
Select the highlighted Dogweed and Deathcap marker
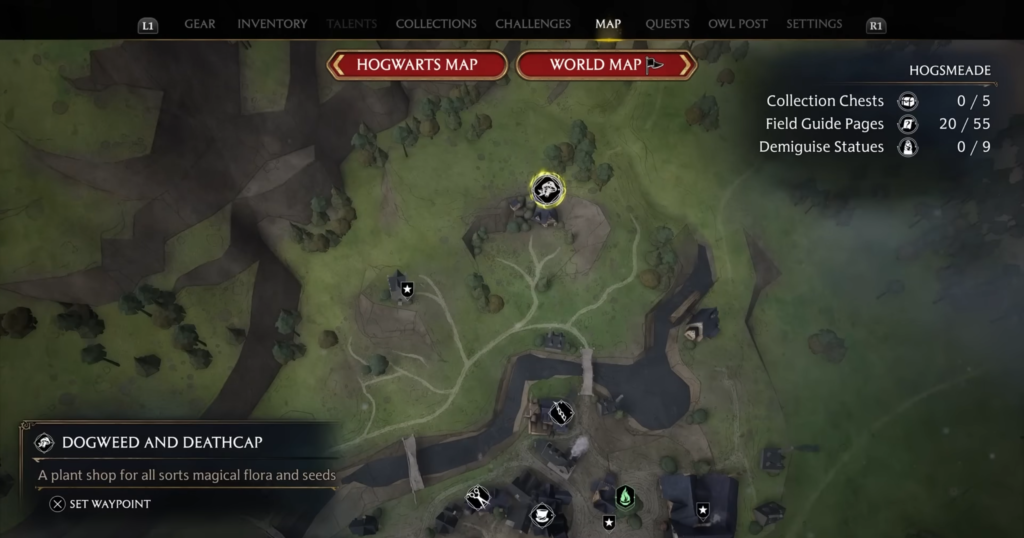(546, 190)
